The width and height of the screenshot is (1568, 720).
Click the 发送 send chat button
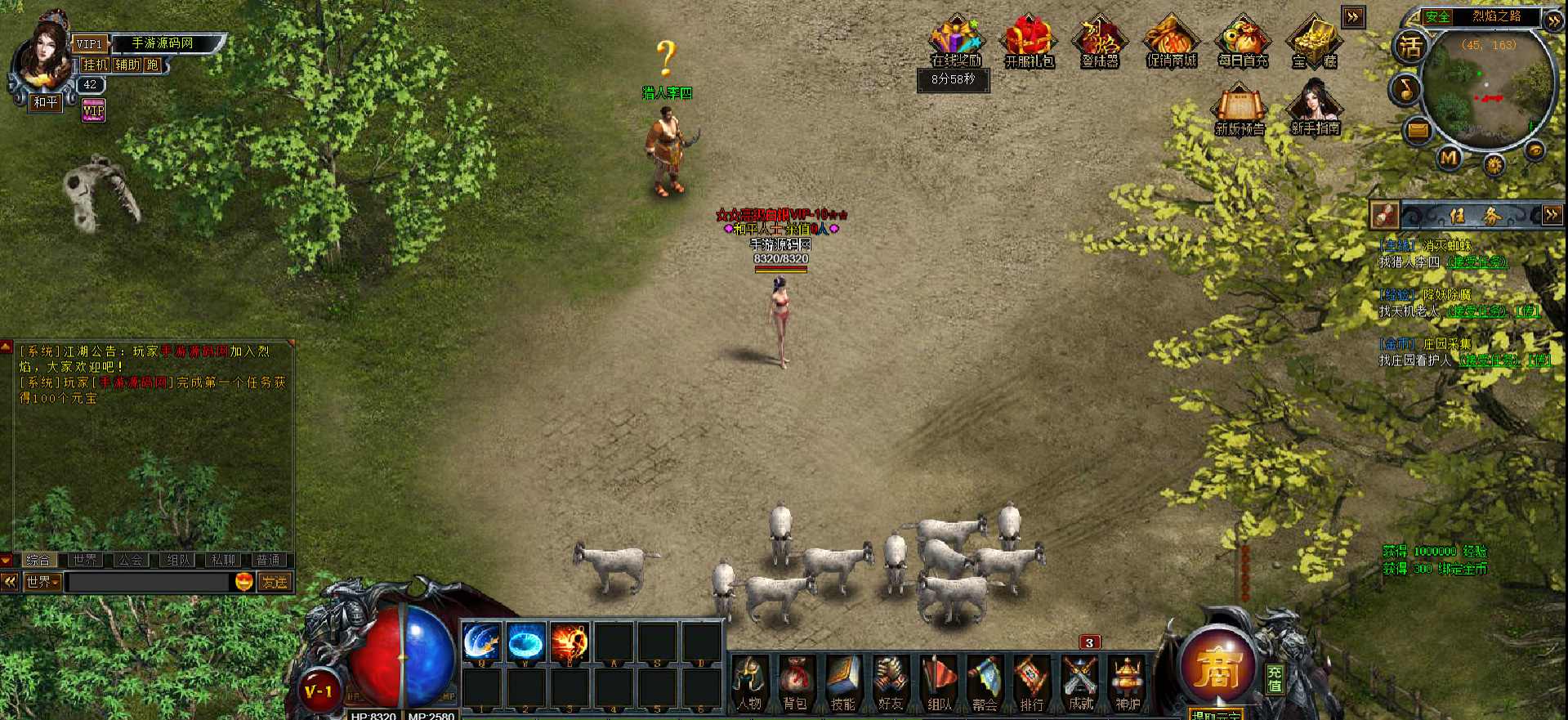pyautogui.click(x=275, y=582)
